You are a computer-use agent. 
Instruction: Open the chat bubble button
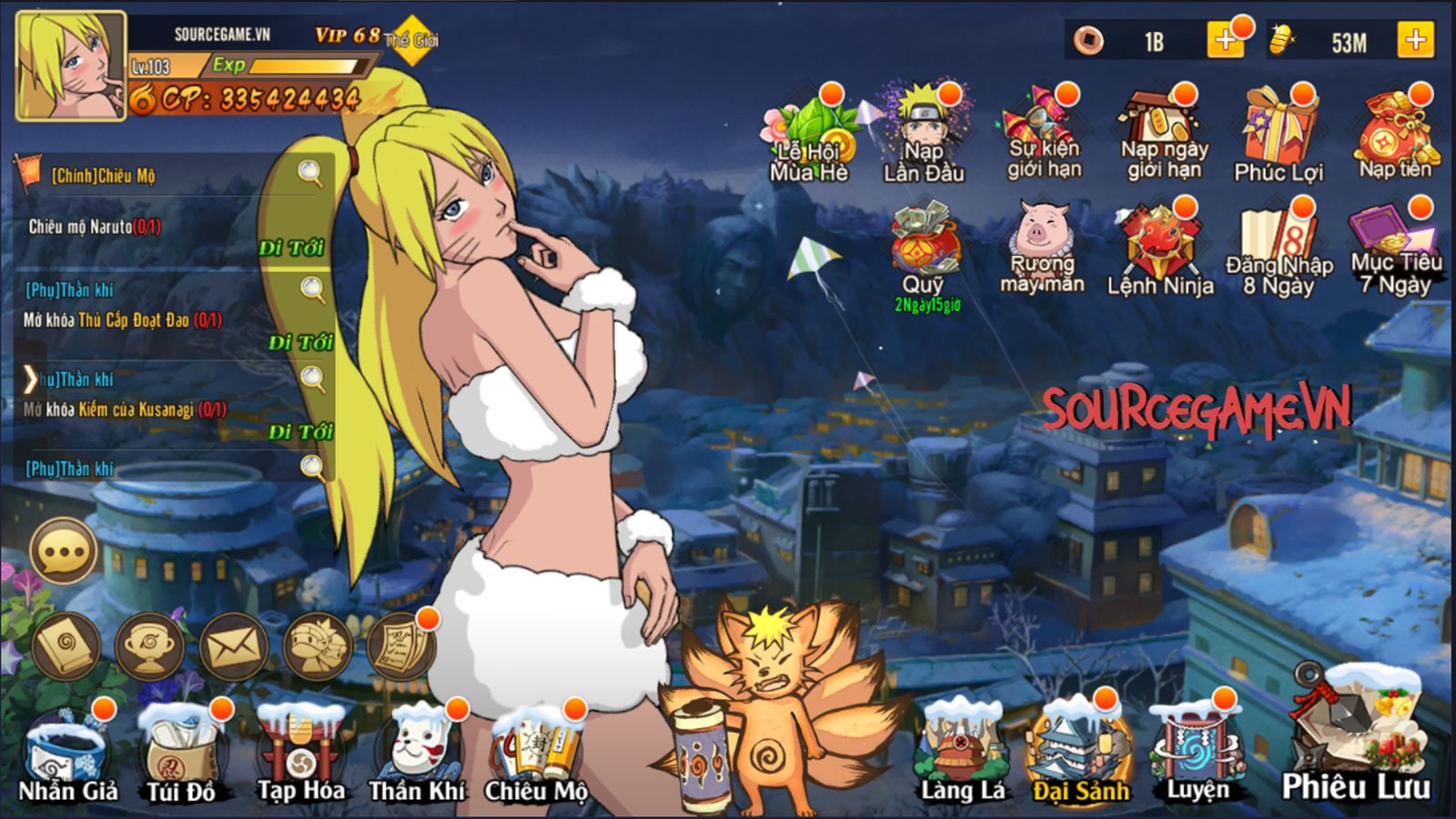[x=64, y=551]
